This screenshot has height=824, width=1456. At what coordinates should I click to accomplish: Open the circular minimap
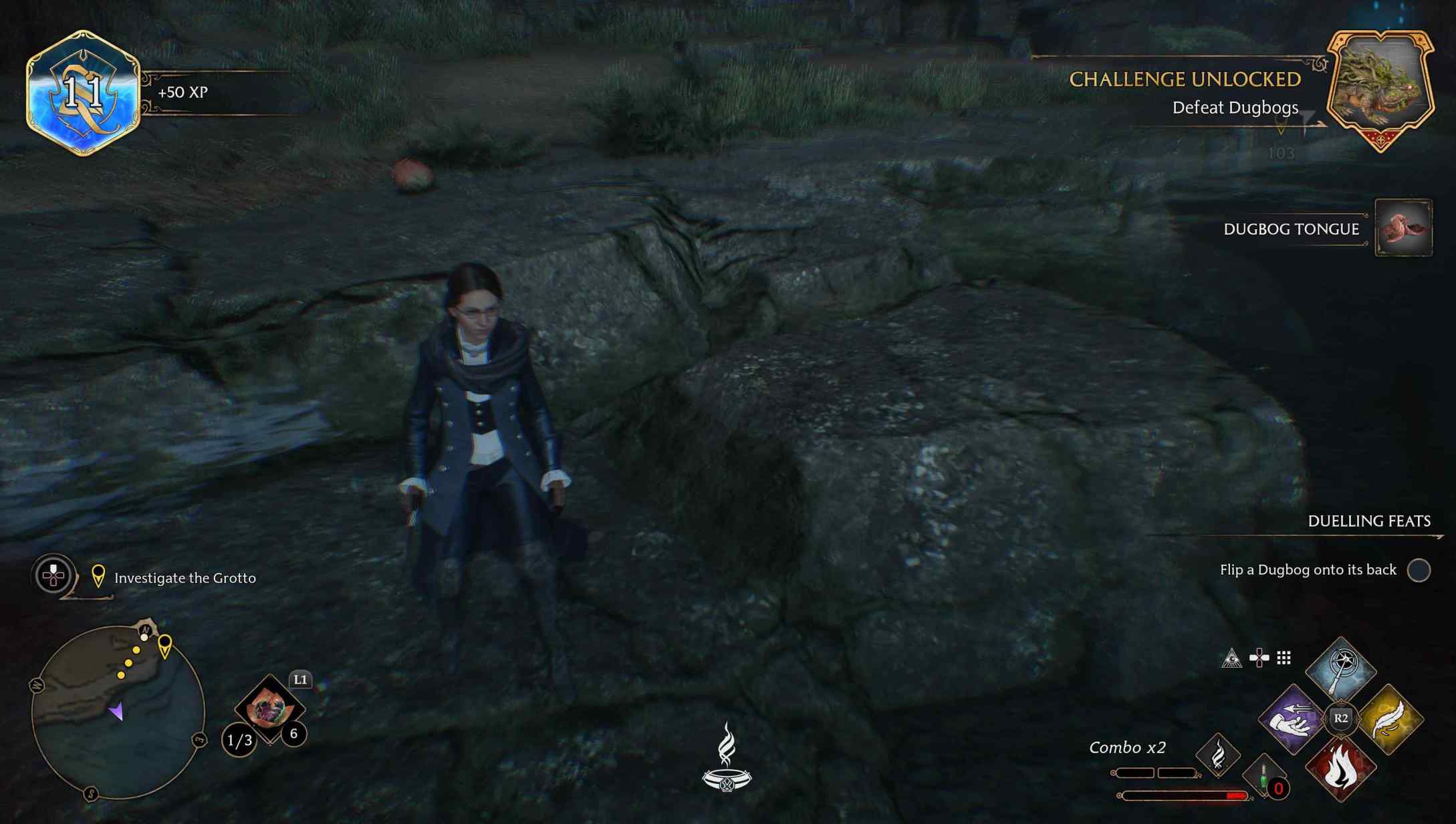(118, 712)
